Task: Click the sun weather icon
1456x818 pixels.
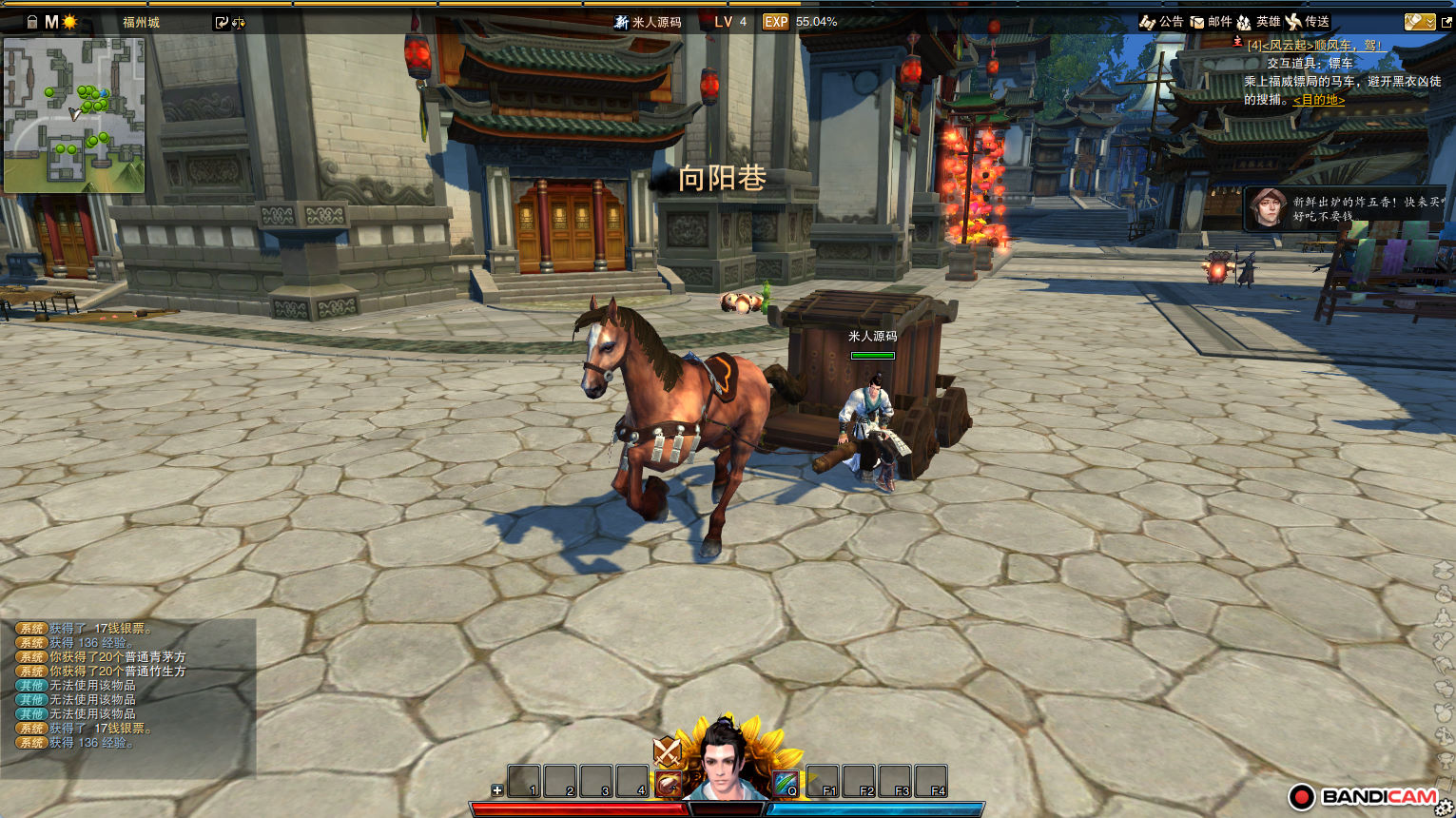Action: pos(69,21)
